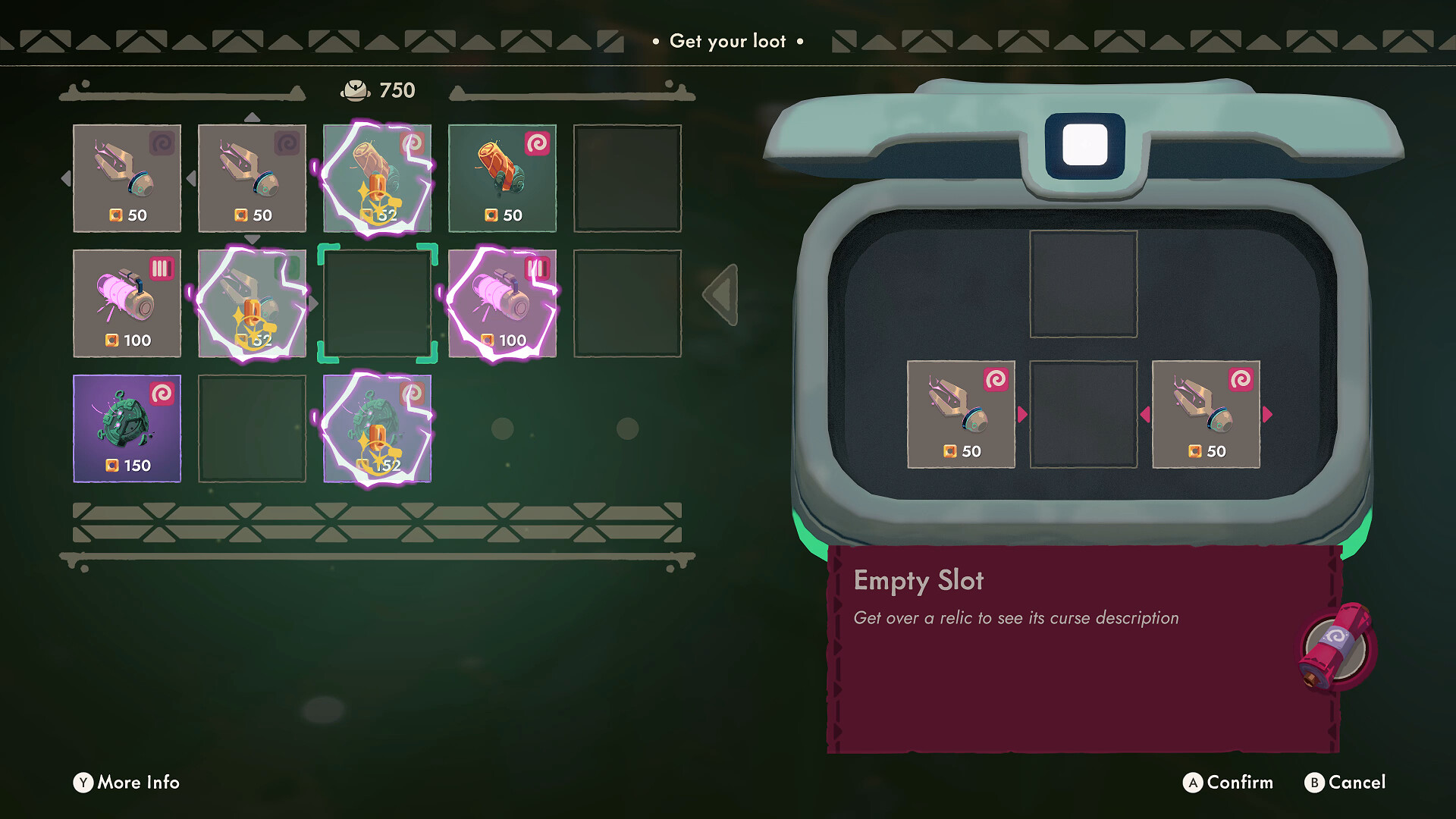
Task: Deselect the glowing clamp relic priced 152
Action: click(252, 304)
